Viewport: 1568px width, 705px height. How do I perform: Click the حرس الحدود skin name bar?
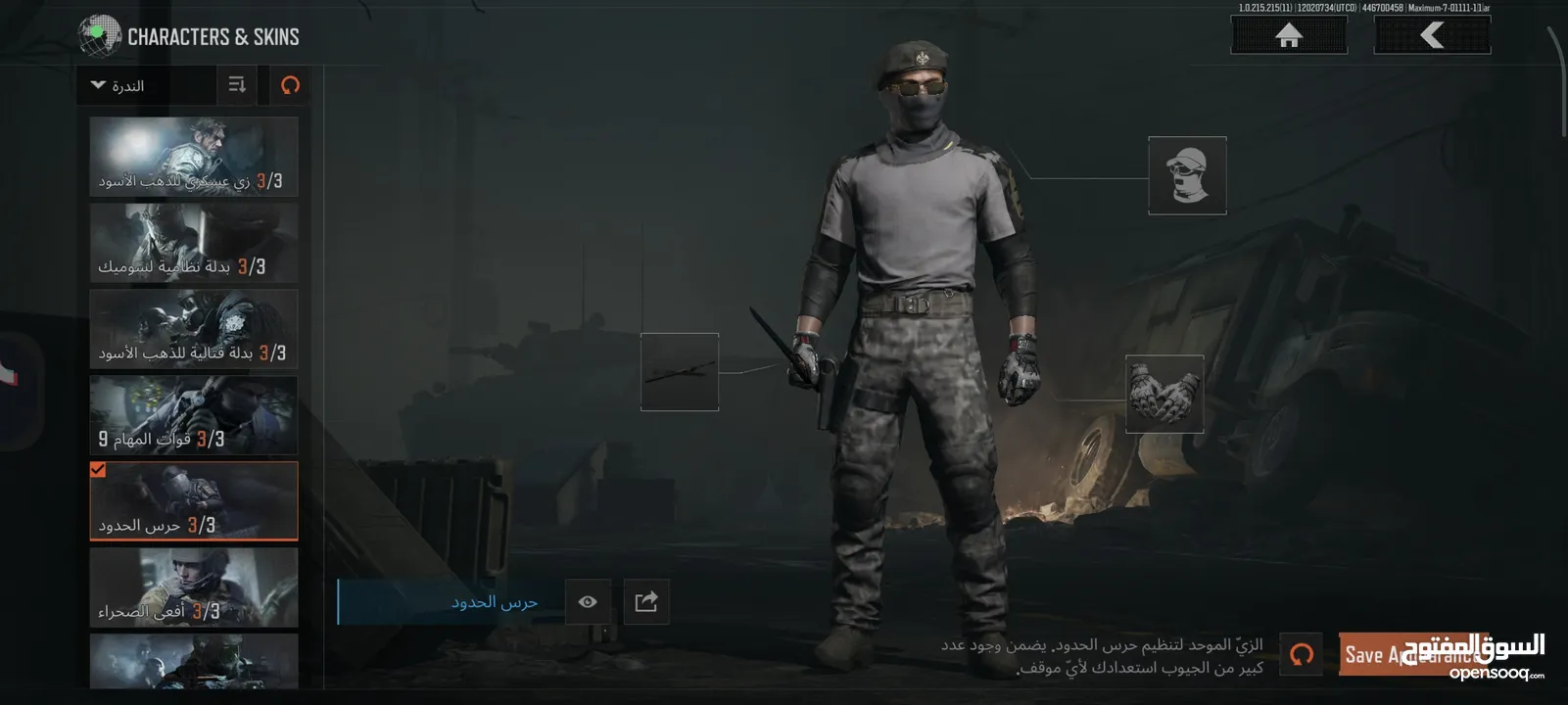point(451,601)
